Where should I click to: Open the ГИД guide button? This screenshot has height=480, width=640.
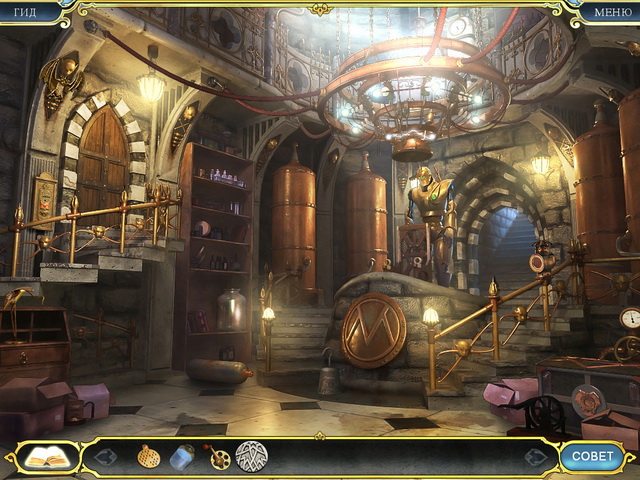25,12
